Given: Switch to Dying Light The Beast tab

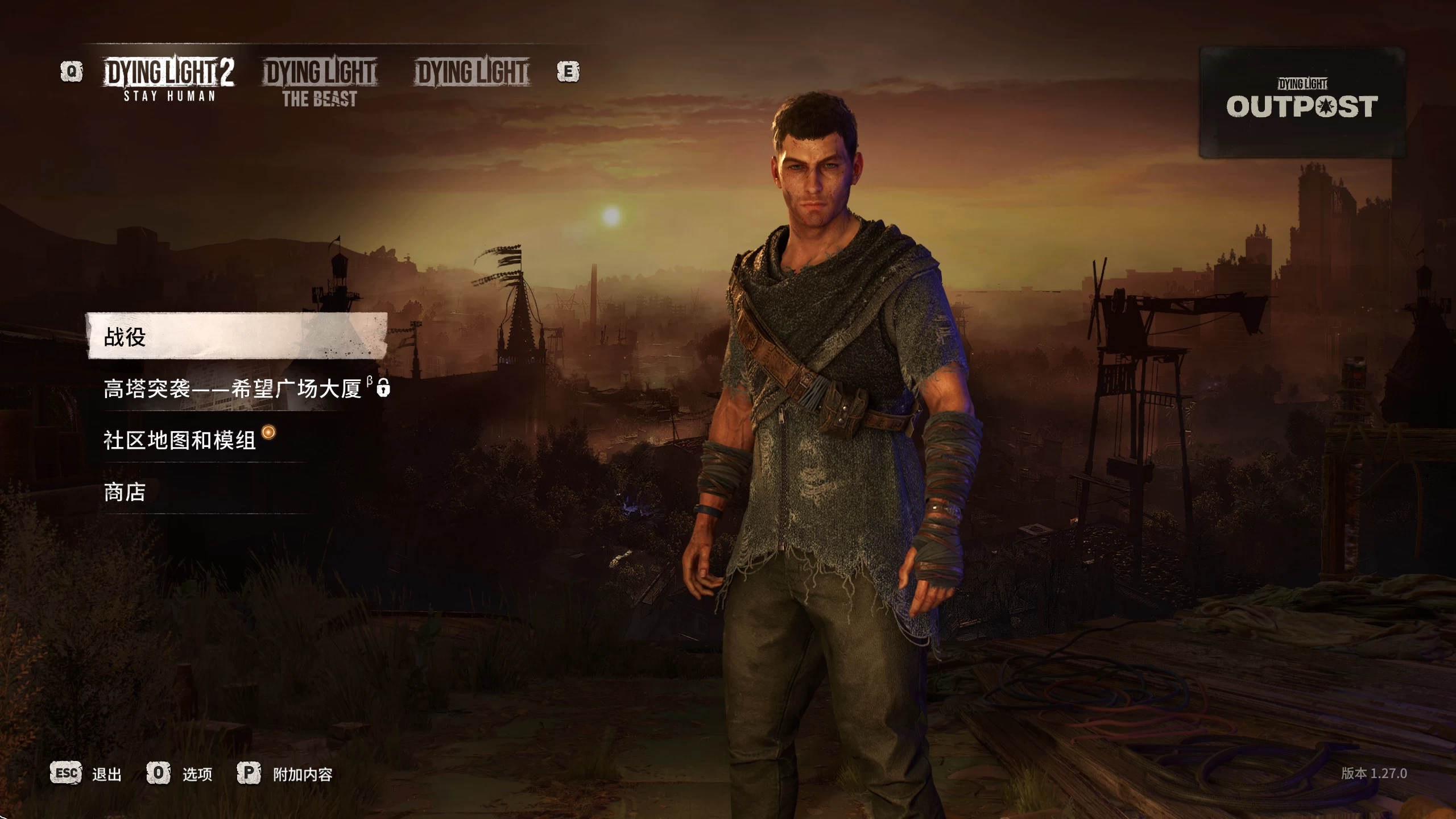Looking at the screenshot, I should point(320,82).
